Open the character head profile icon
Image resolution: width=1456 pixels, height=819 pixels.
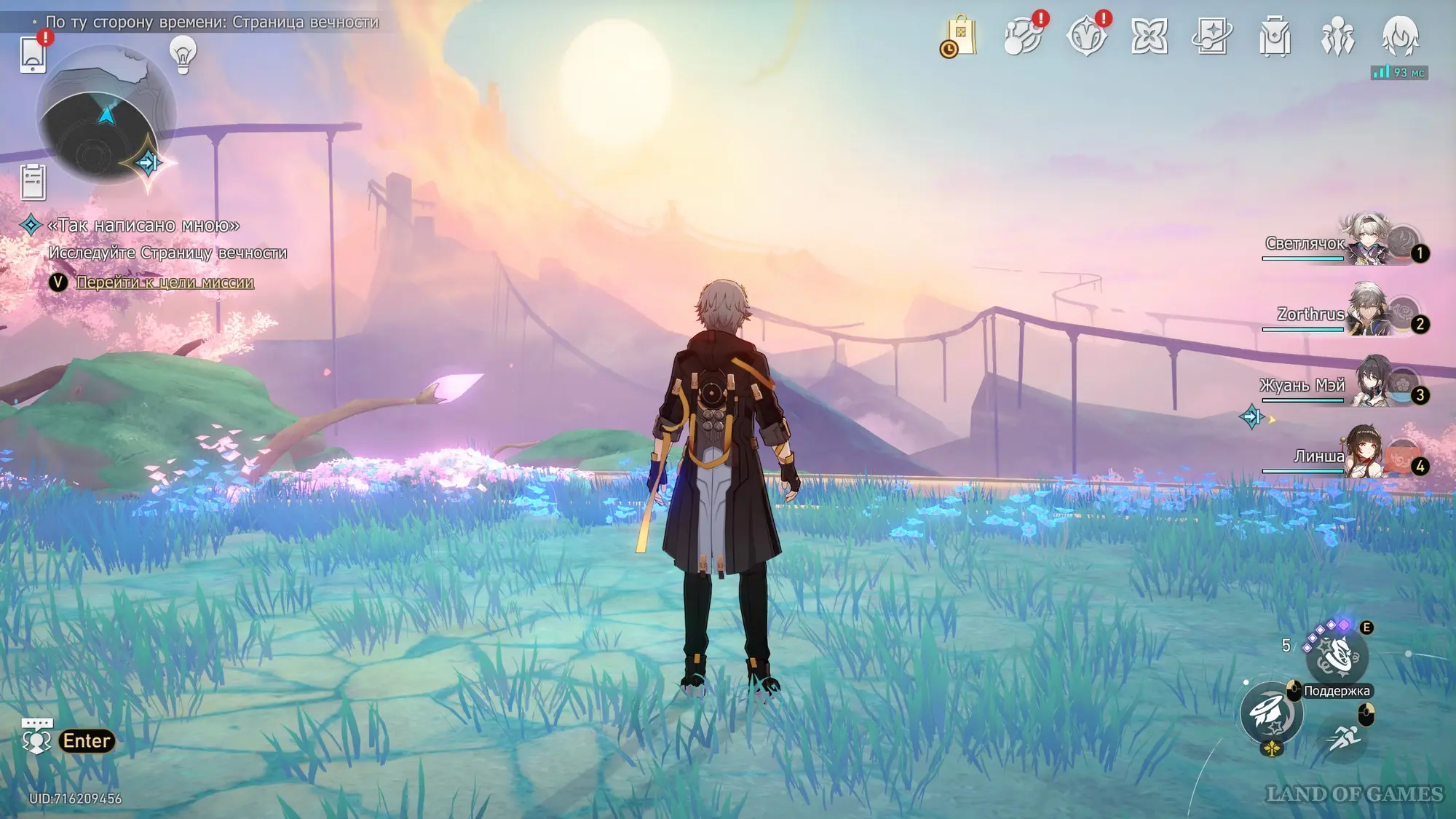pyautogui.click(x=1400, y=36)
